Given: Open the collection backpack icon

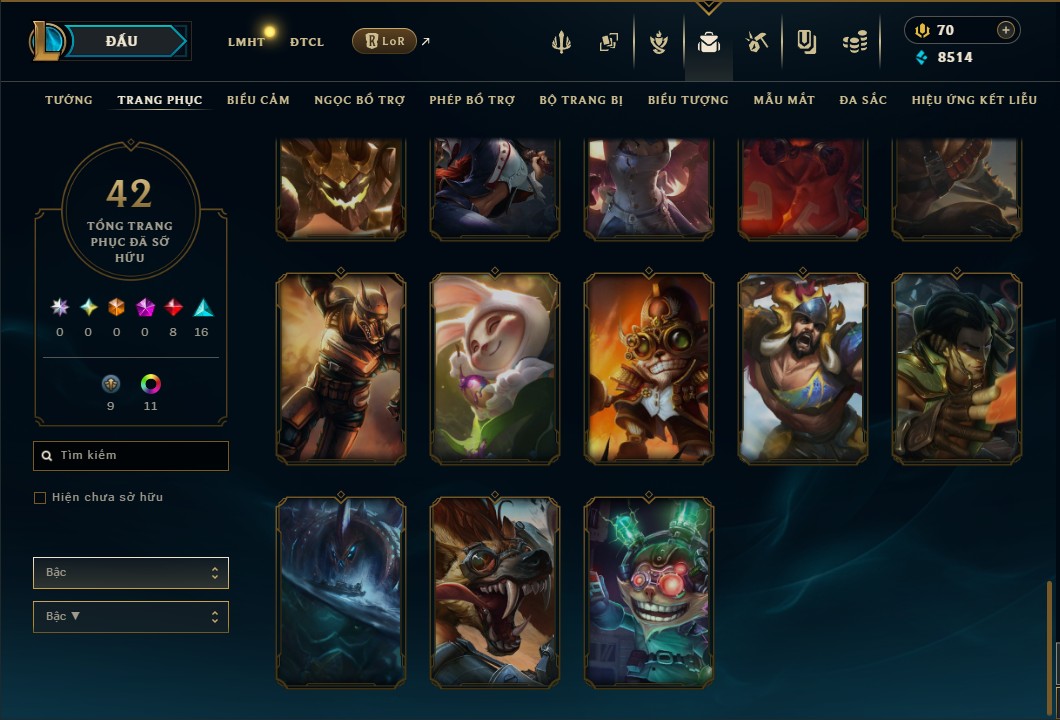Looking at the screenshot, I should 709,42.
